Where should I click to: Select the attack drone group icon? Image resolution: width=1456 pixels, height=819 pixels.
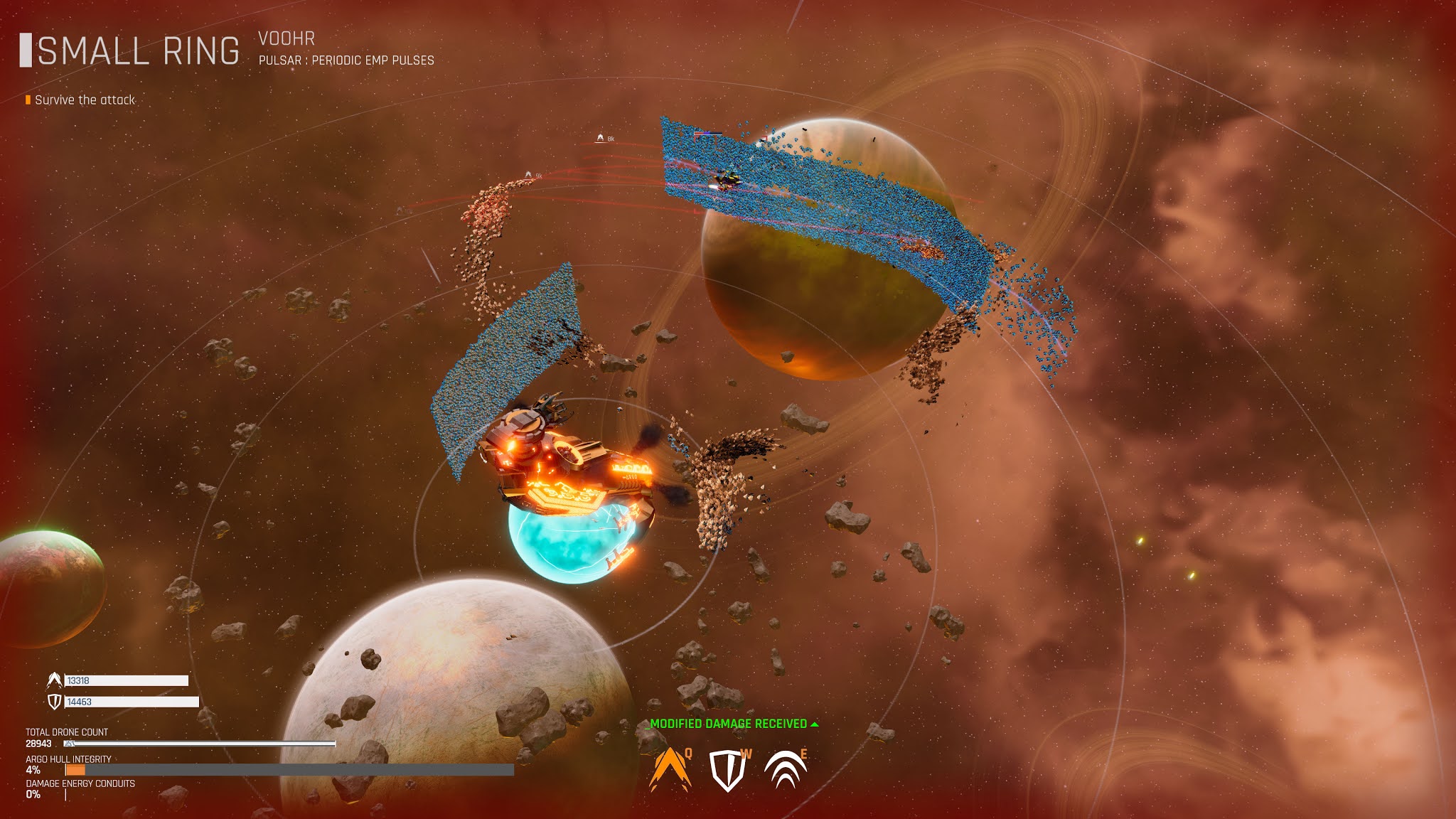[x=55, y=680]
